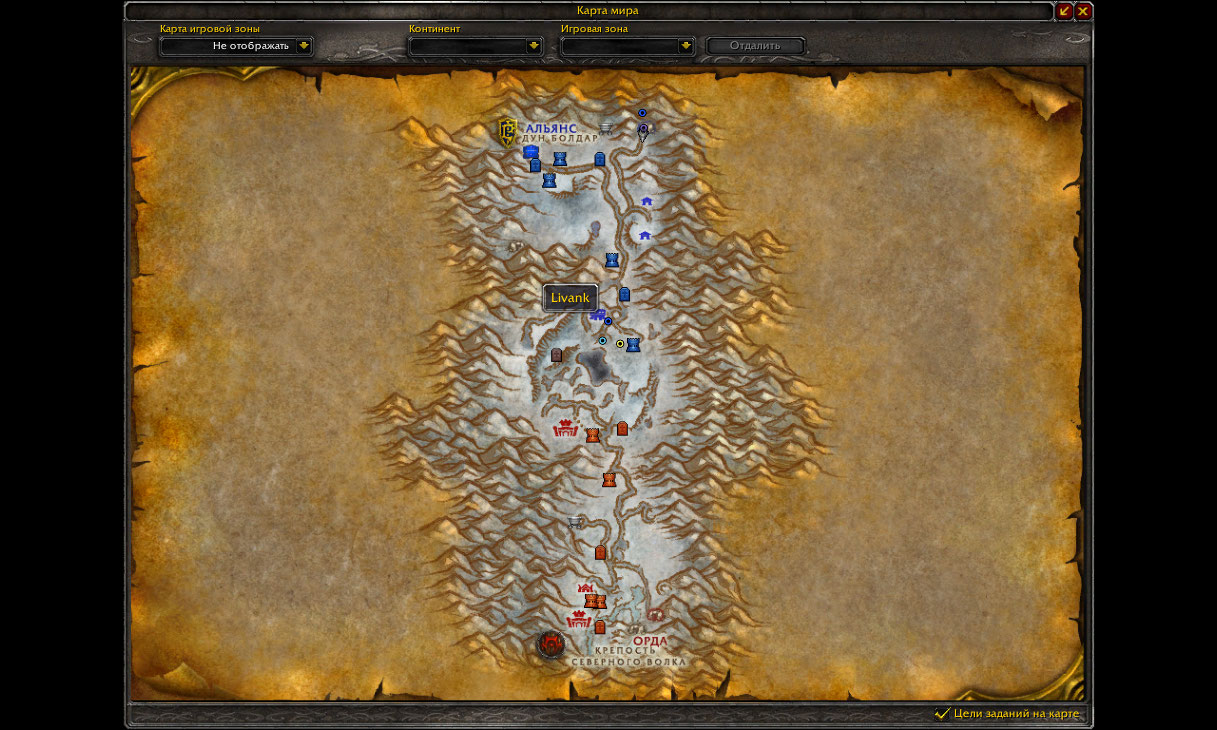The width and height of the screenshot is (1217, 730).
Task: Toggle the "Цели заданий на карте" checkbox
Action: click(941, 713)
